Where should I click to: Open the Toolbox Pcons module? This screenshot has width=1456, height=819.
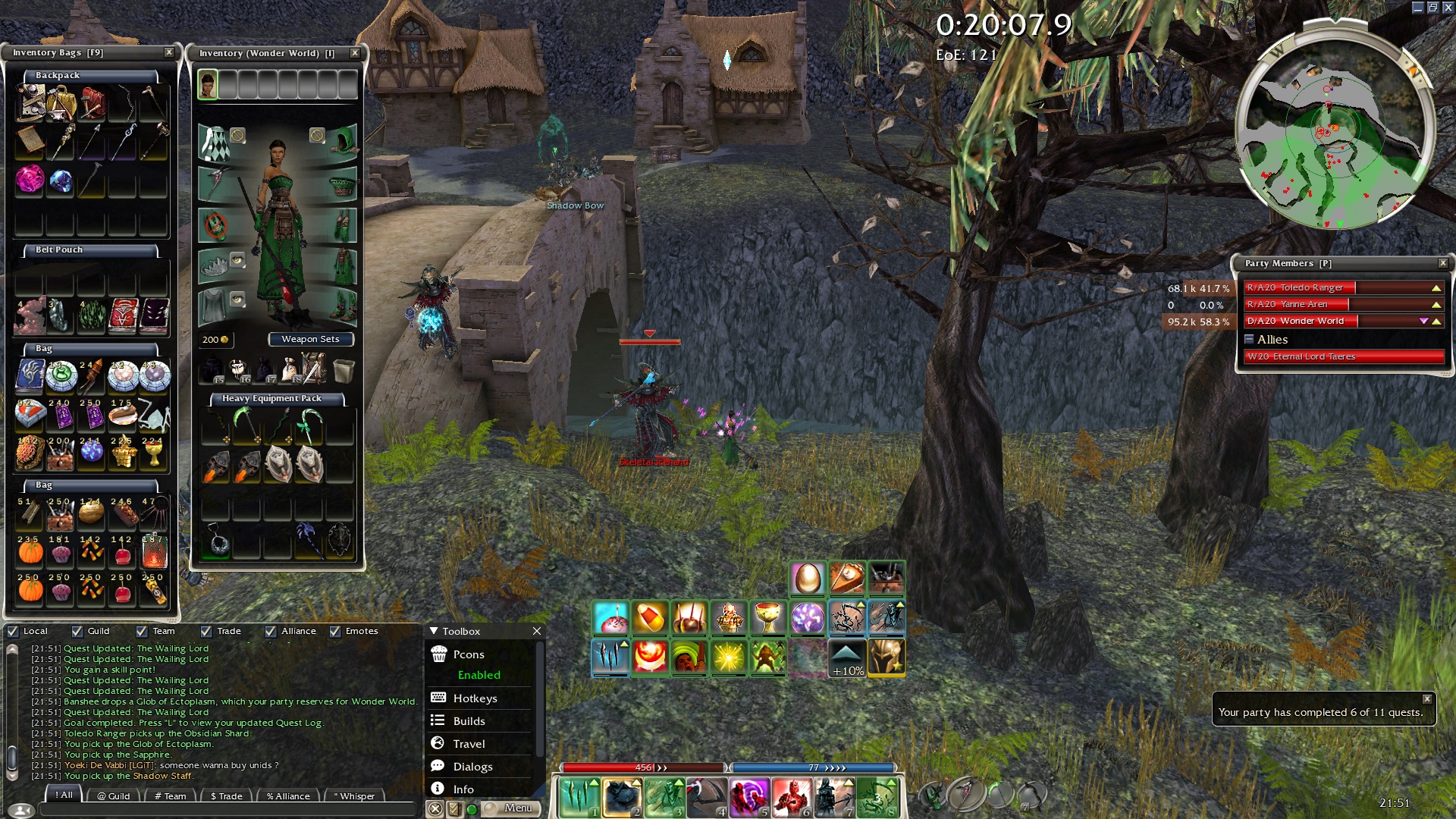(x=469, y=654)
